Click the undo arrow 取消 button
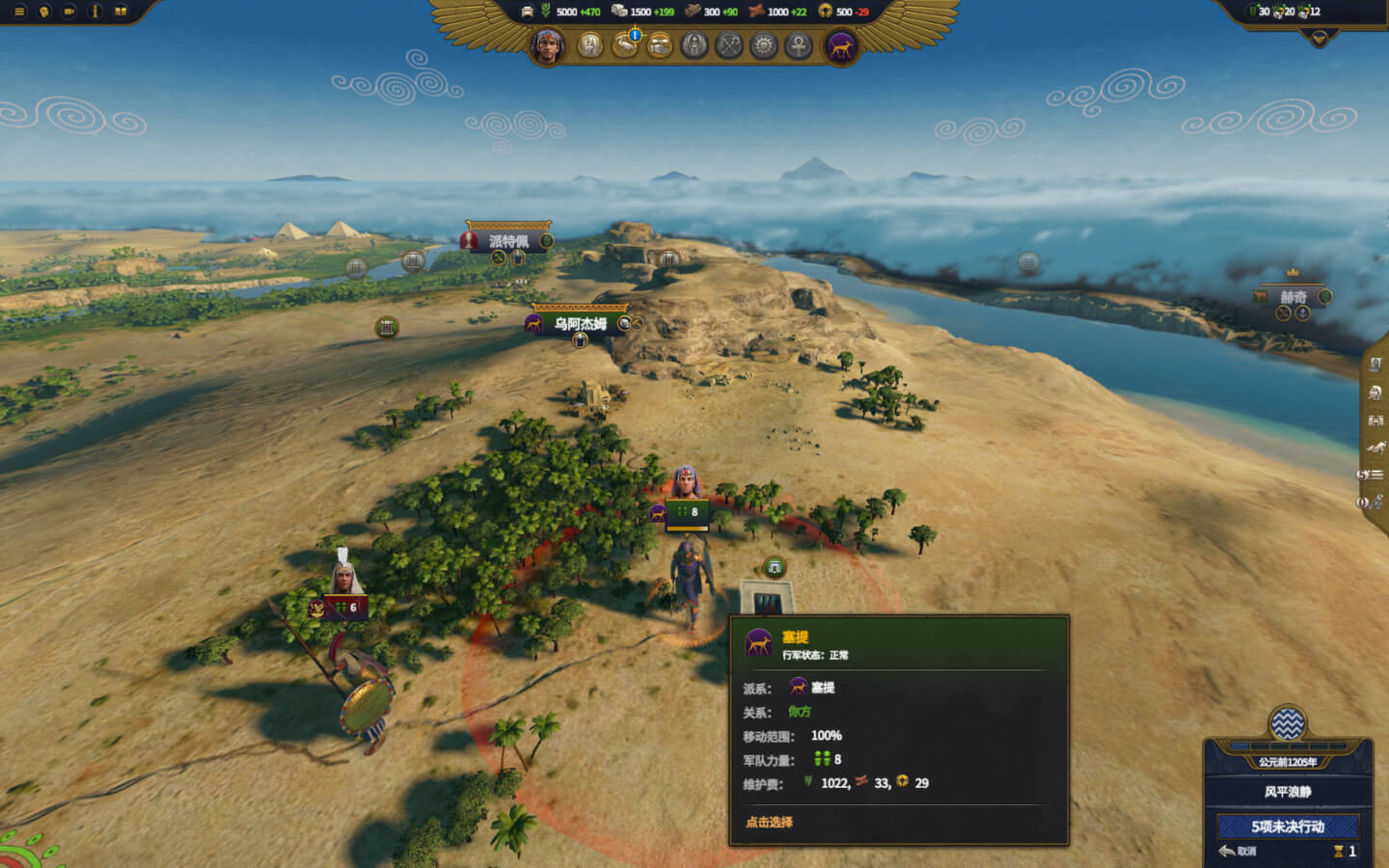 tap(1238, 851)
